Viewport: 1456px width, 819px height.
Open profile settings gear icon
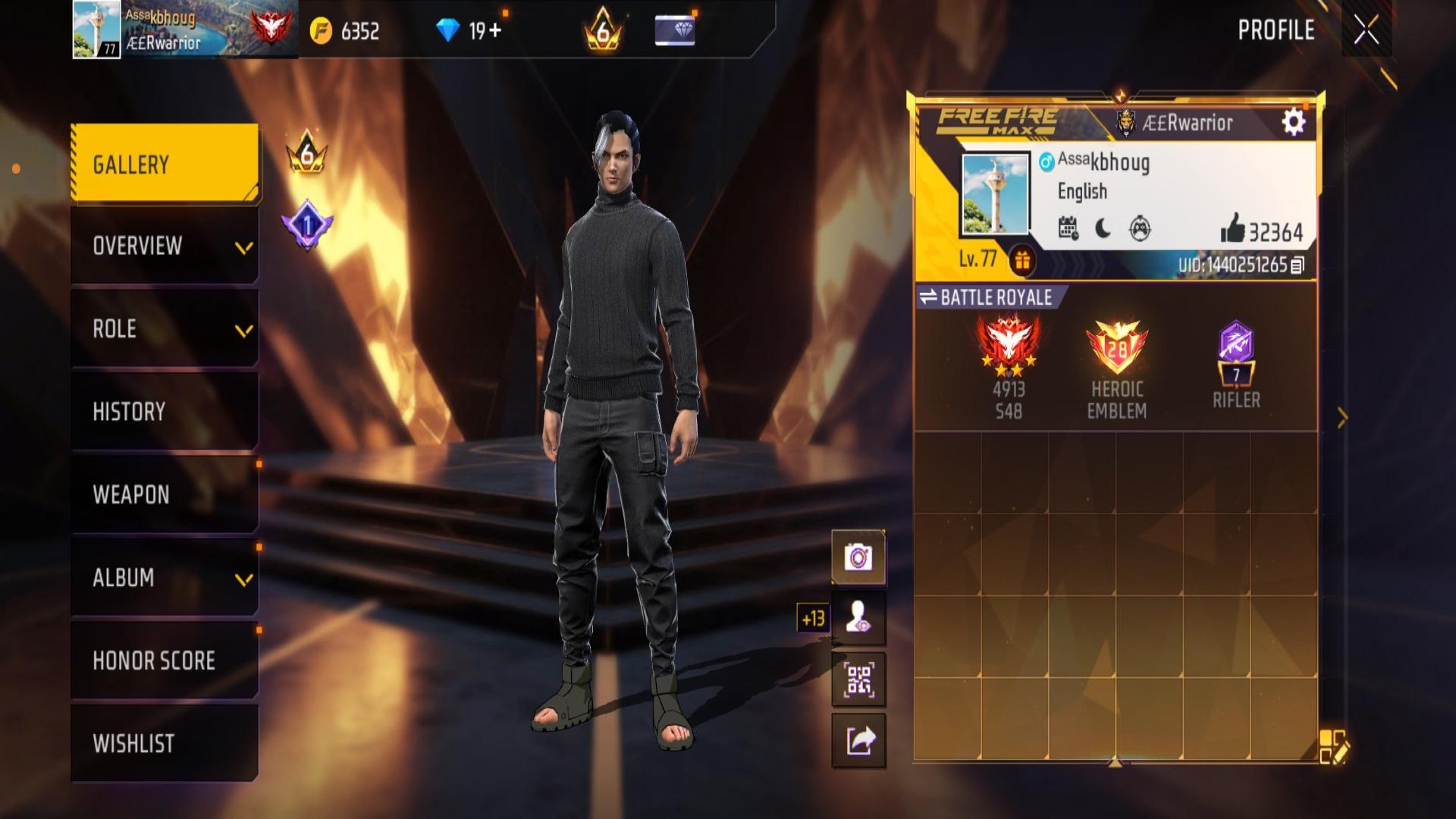[x=1294, y=122]
